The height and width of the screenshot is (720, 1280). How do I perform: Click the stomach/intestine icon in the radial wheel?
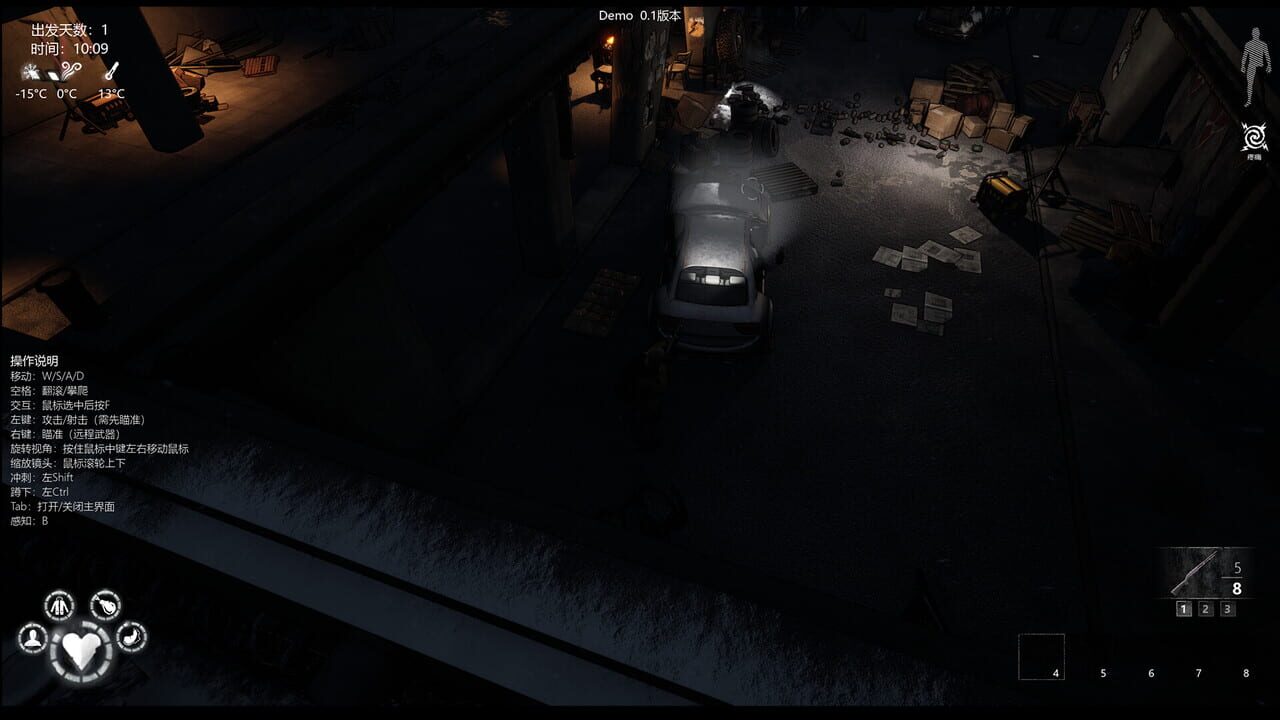coord(132,637)
